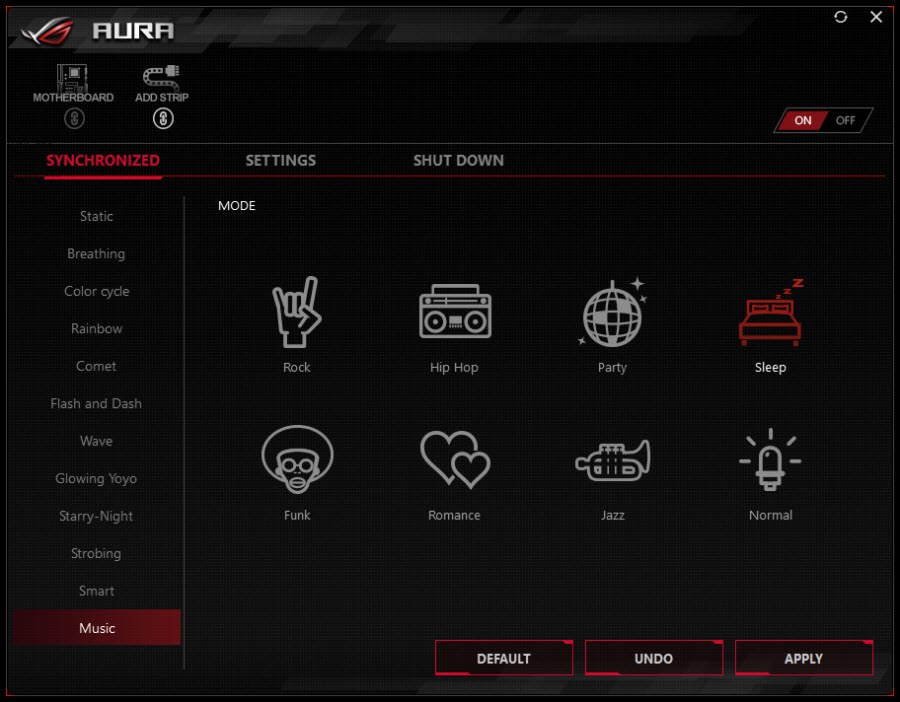Screen dimensions: 900x702
Task: Select the Starry-Night effect
Action: point(96,516)
